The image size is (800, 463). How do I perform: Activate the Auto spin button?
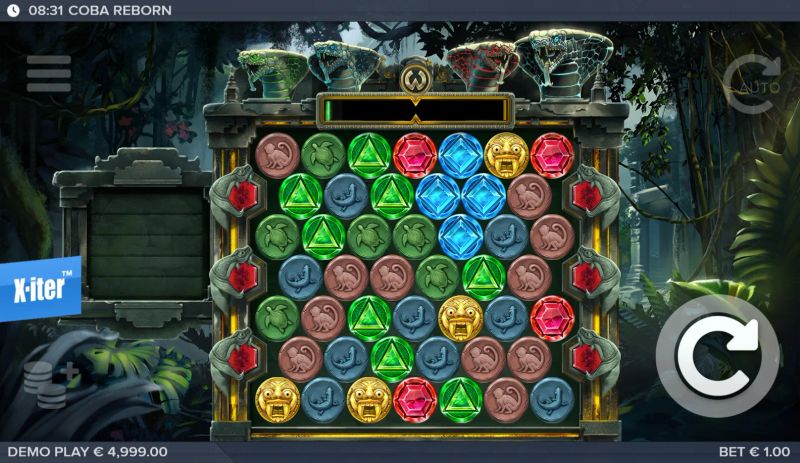pos(750,81)
